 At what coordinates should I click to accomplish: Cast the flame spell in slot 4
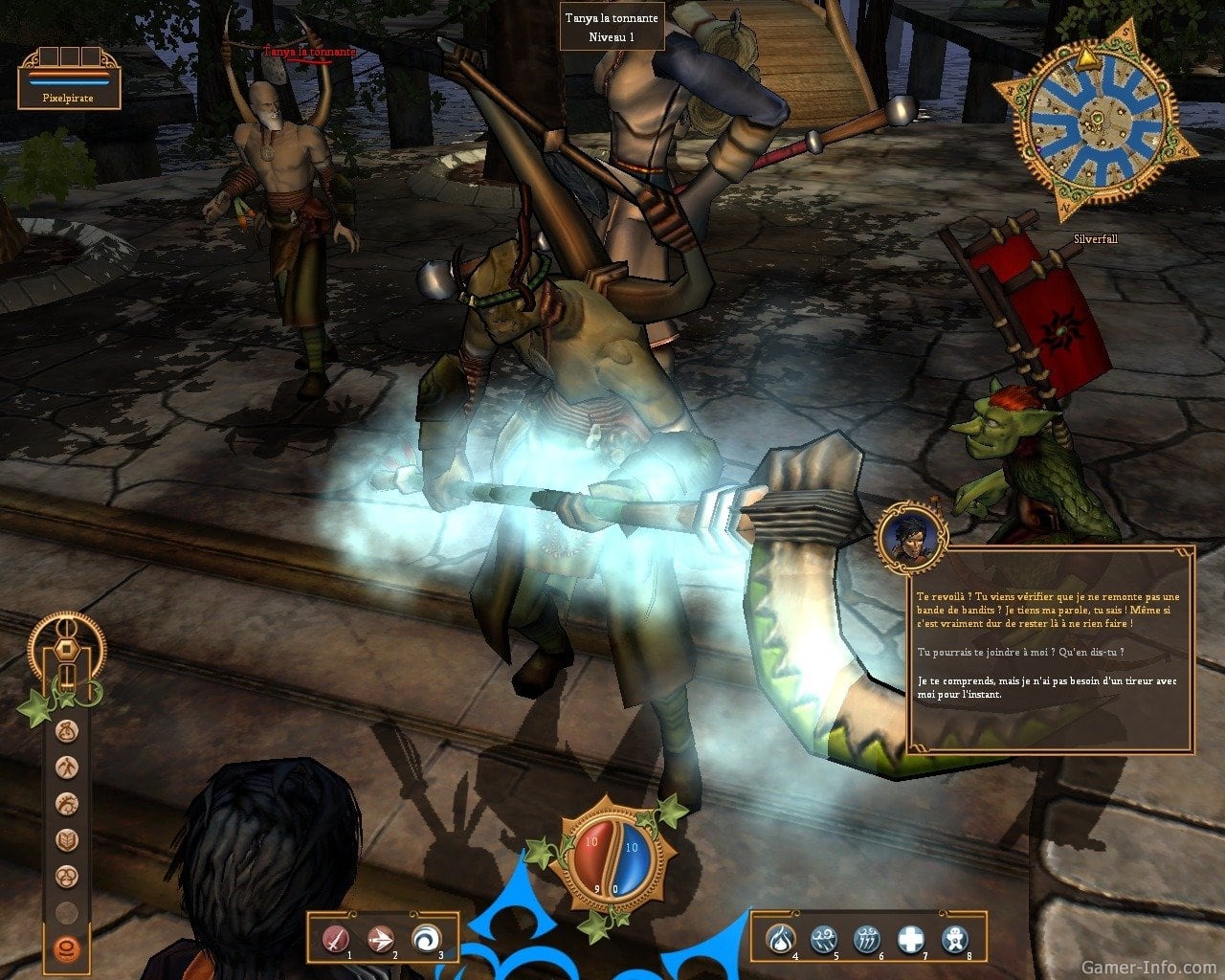tap(782, 939)
